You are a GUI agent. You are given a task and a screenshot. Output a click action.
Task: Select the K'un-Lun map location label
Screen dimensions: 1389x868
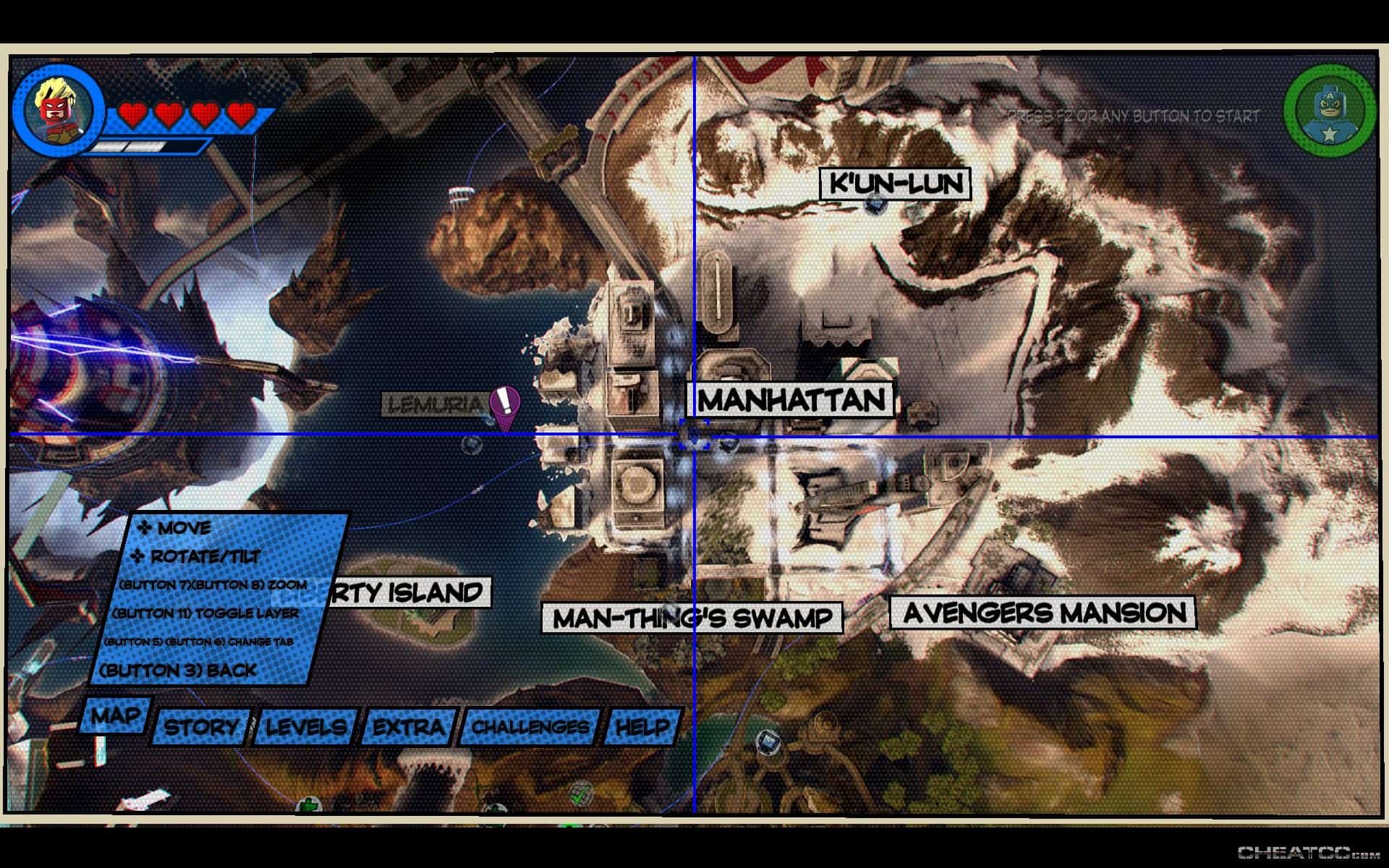895,184
